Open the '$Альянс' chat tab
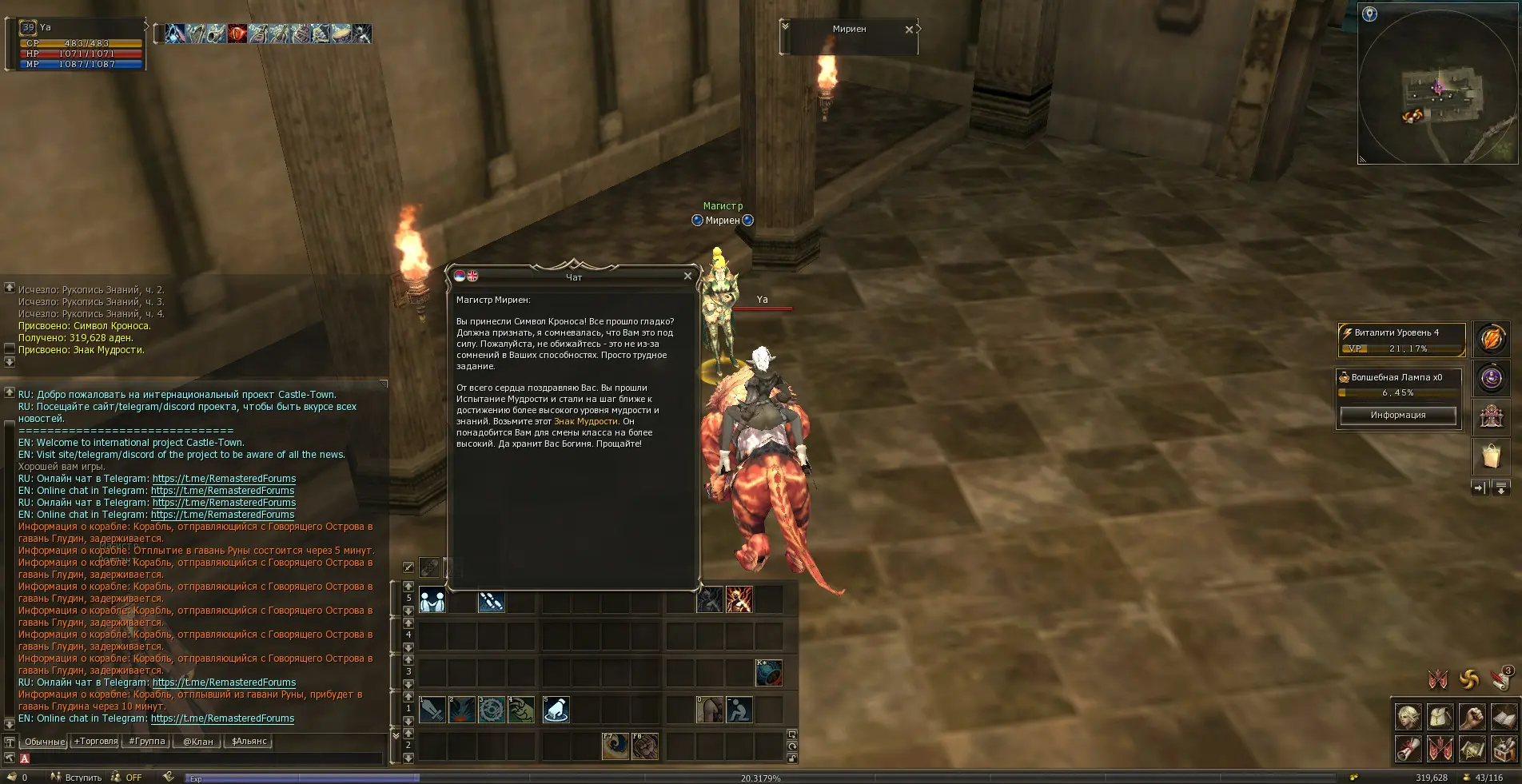 [x=249, y=742]
